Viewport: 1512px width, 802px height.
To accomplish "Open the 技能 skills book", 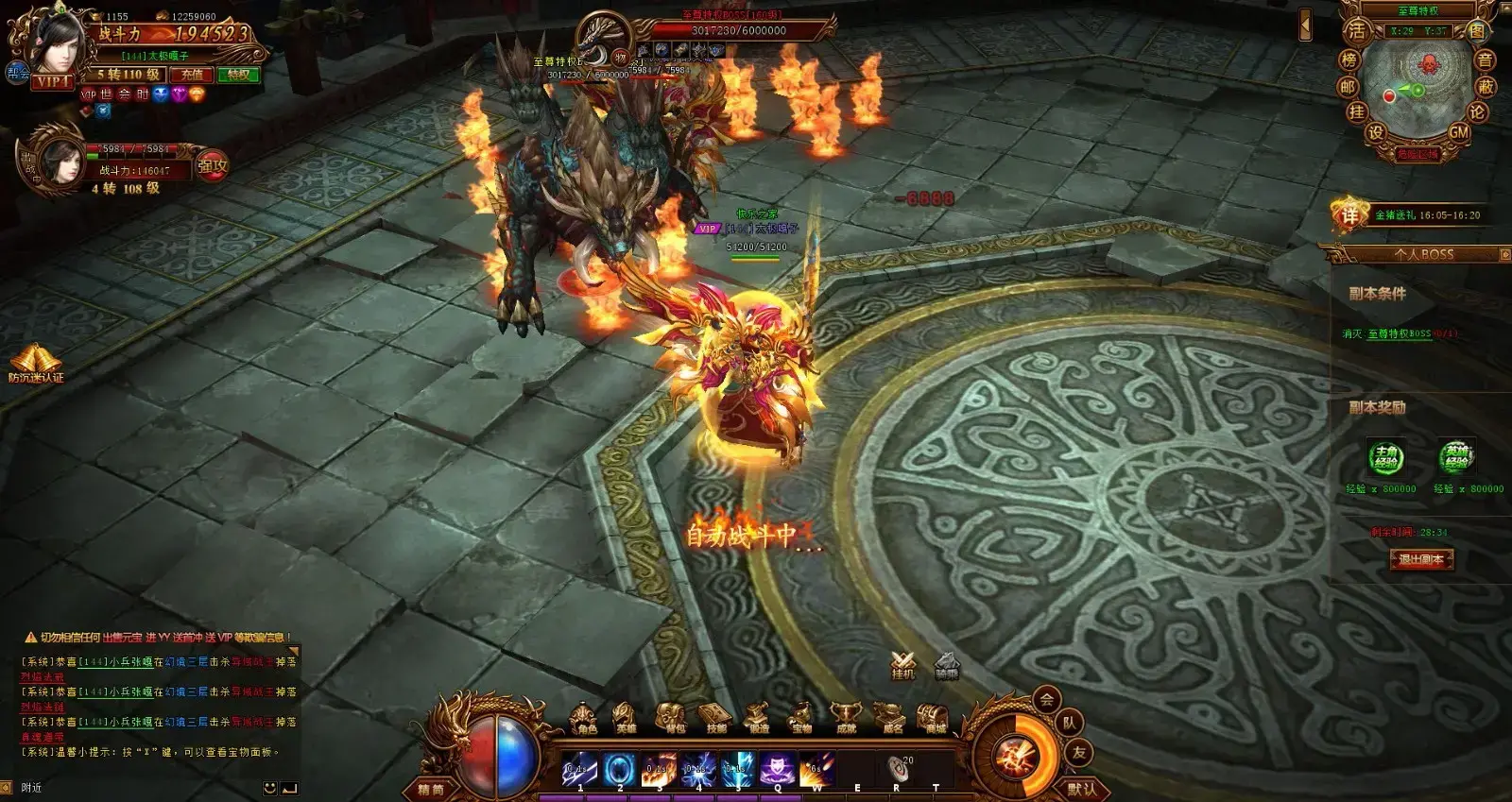I will click(716, 718).
